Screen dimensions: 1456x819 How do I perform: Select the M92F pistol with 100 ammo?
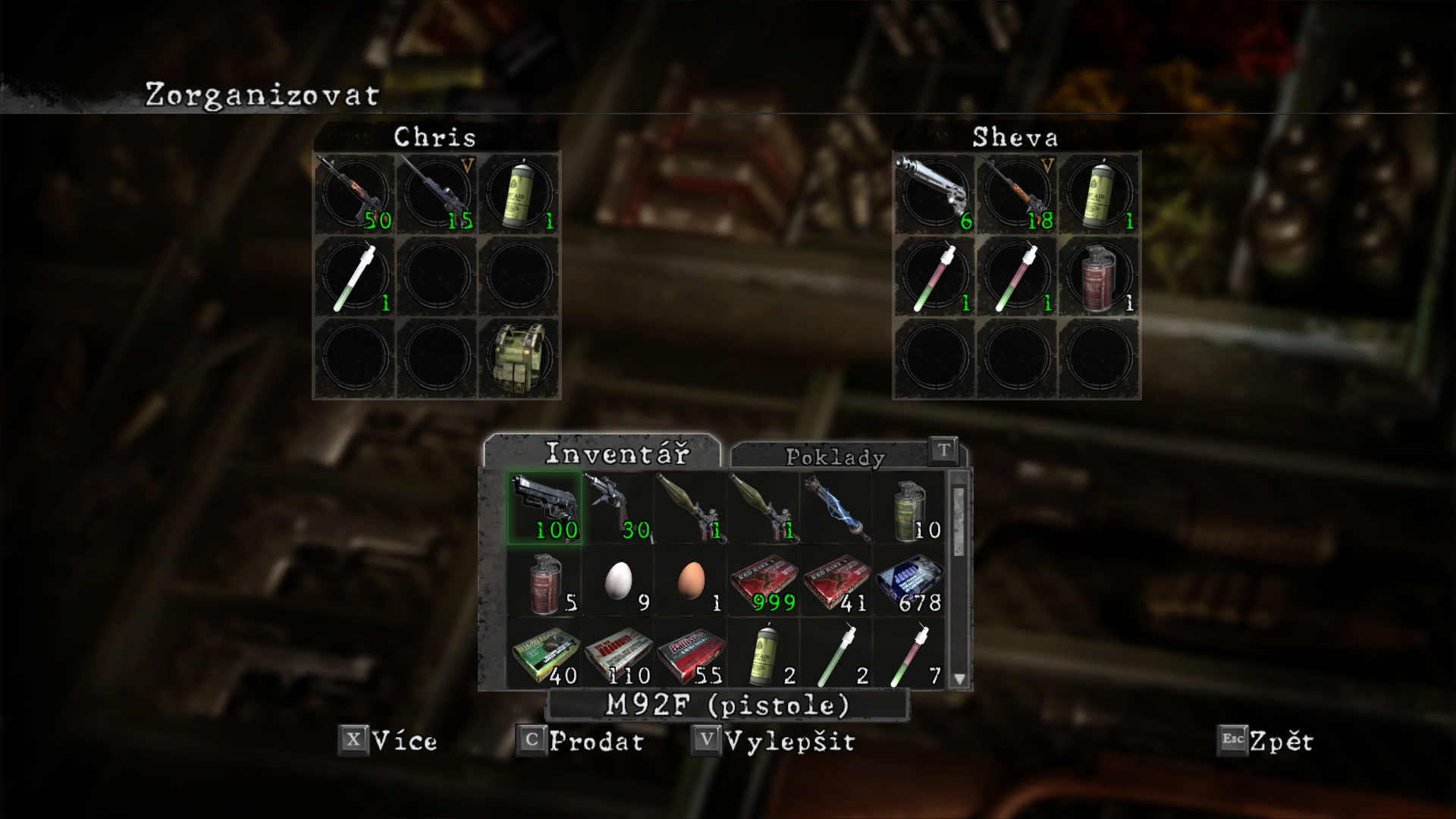[x=544, y=508]
